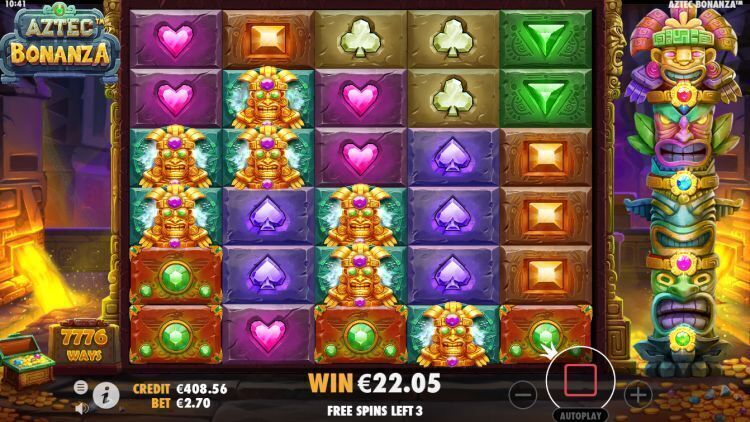Decrease the bet with the minus button
The height and width of the screenshot is (422, 750).
[523, 394]
